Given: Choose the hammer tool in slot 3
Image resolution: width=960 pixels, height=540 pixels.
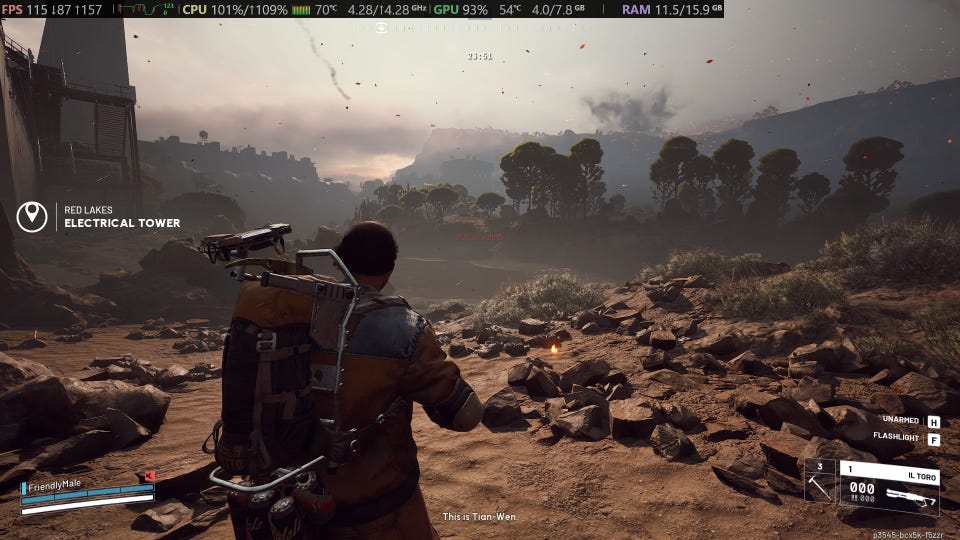Looking at the screenshot, I should [819, 481].
